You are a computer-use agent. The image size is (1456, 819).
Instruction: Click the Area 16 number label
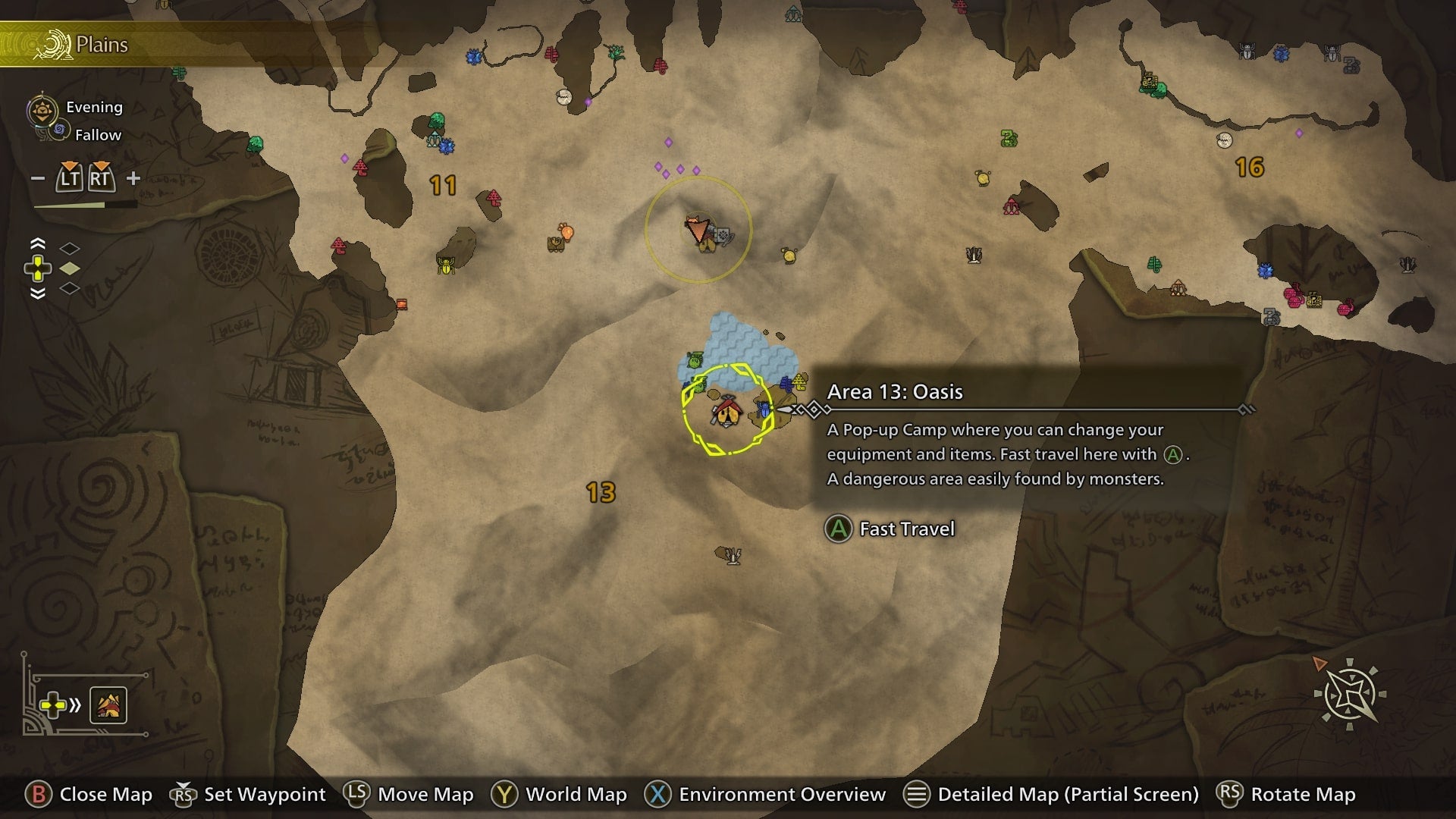(x=1249, y=167)
